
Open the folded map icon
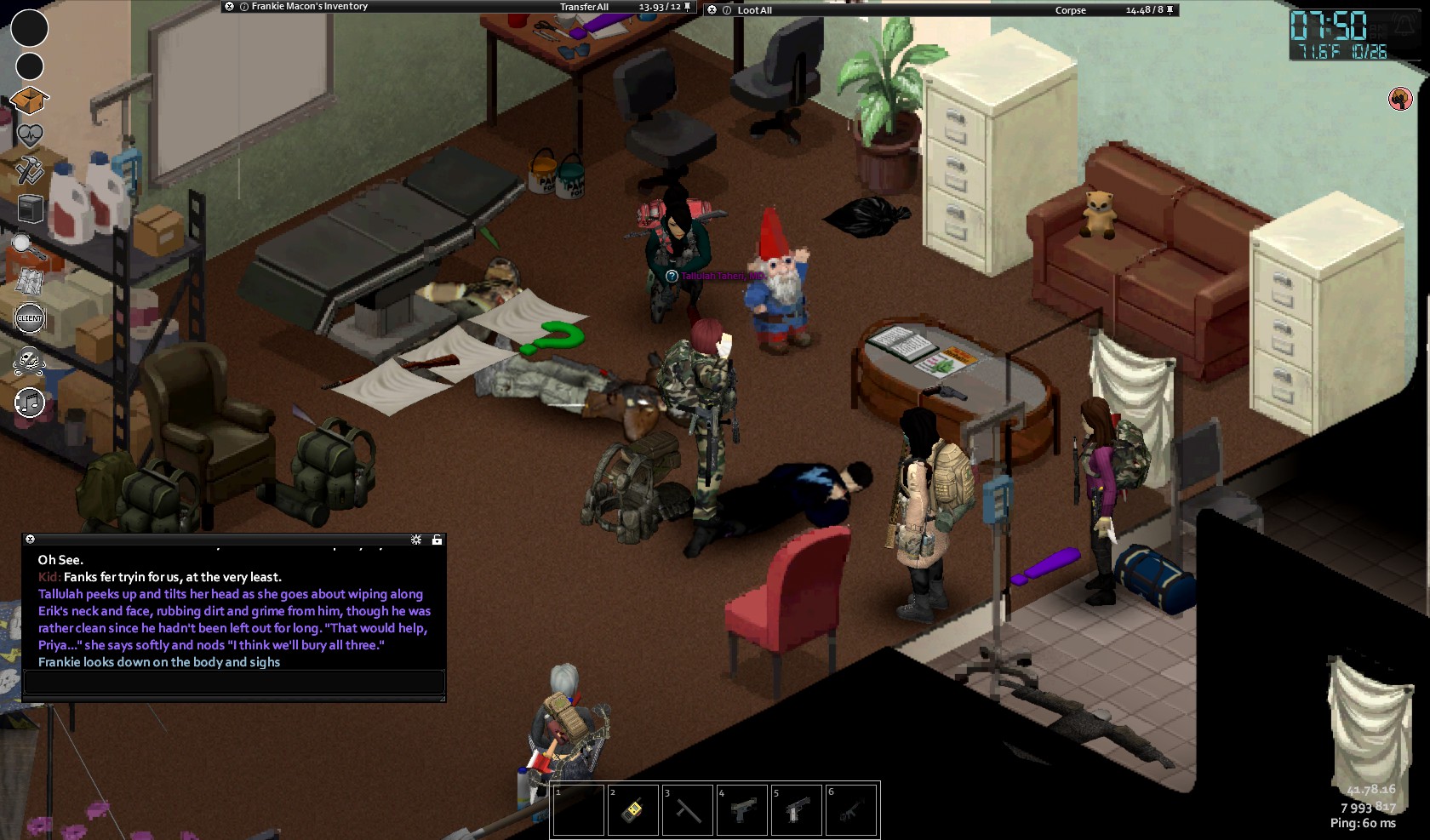click(x=29, y=281)
